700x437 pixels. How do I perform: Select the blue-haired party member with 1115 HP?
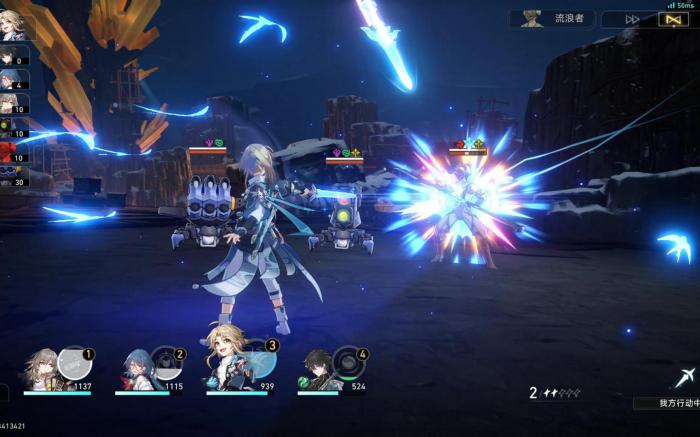pos(136,368)
